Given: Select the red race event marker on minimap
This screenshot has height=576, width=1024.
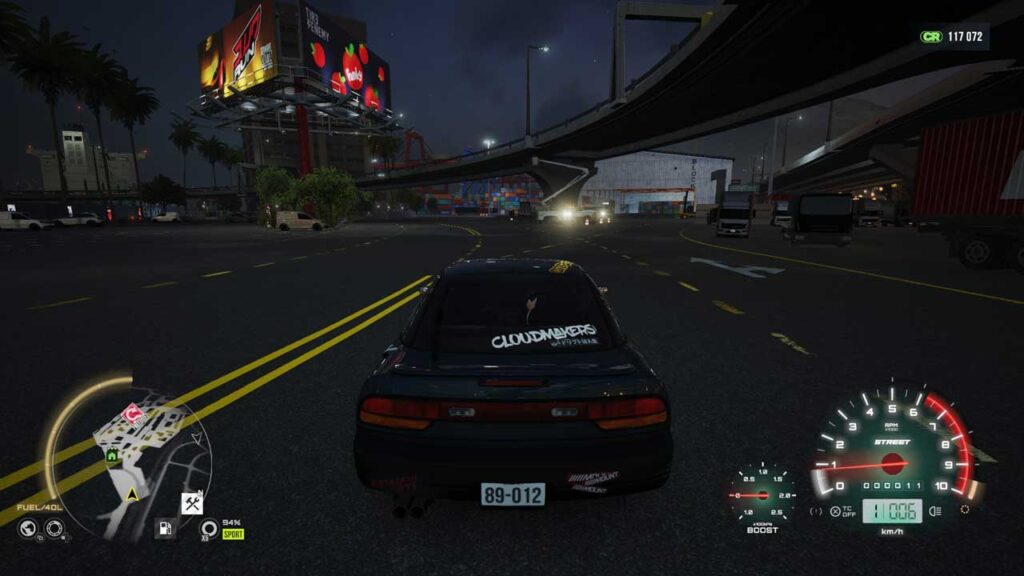Looking at the screenshot, I should pyautogui.click(x=131, y=414).
